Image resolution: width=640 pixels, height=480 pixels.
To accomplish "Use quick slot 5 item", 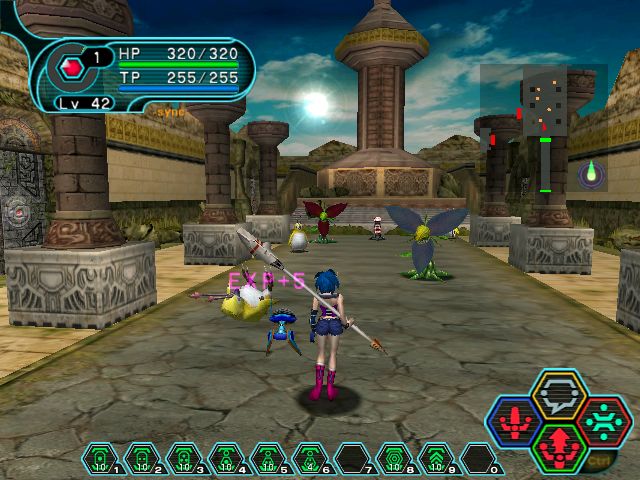I will 269,459.
